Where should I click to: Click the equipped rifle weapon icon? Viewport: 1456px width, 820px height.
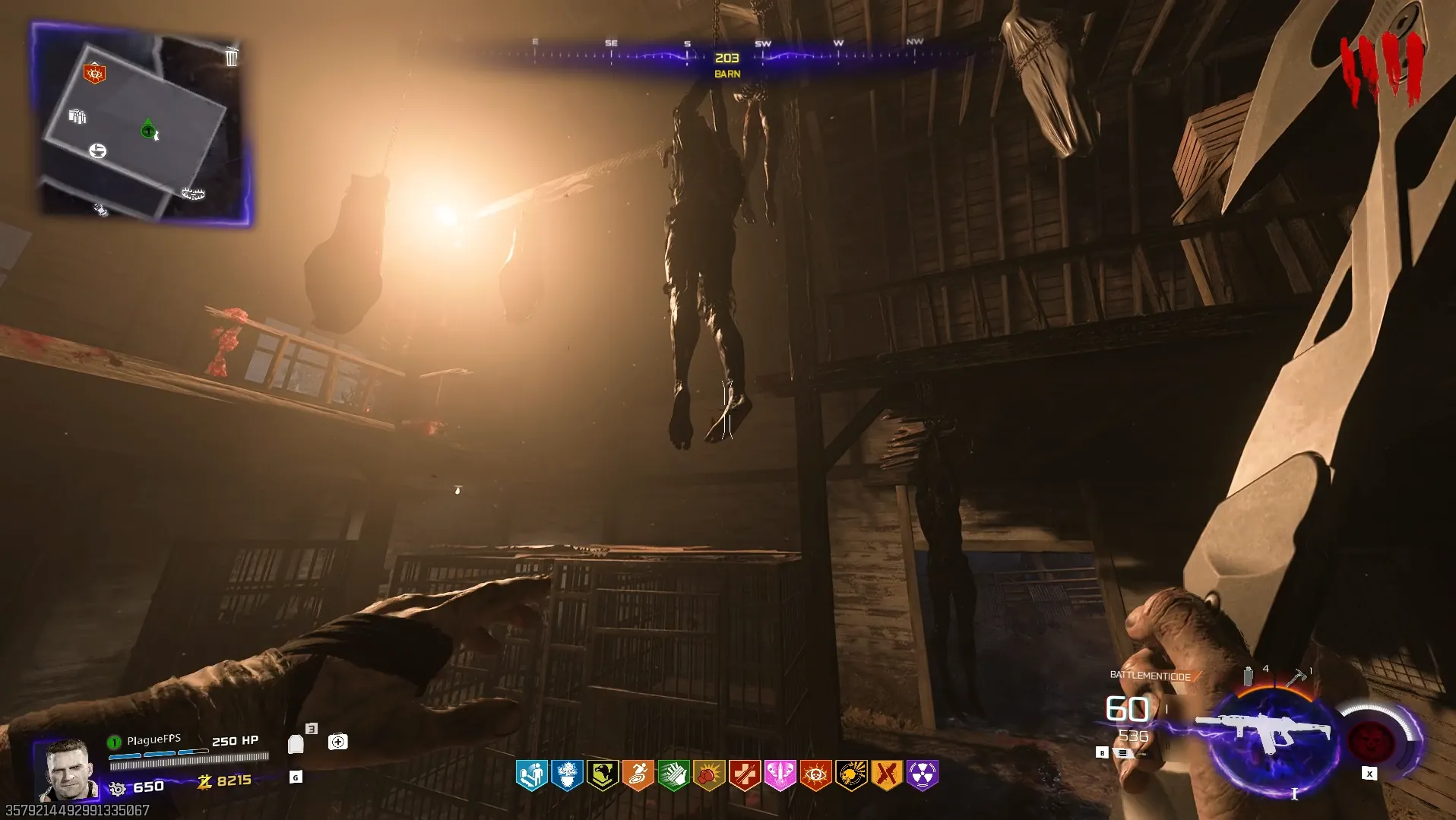tap(1263, 731)
